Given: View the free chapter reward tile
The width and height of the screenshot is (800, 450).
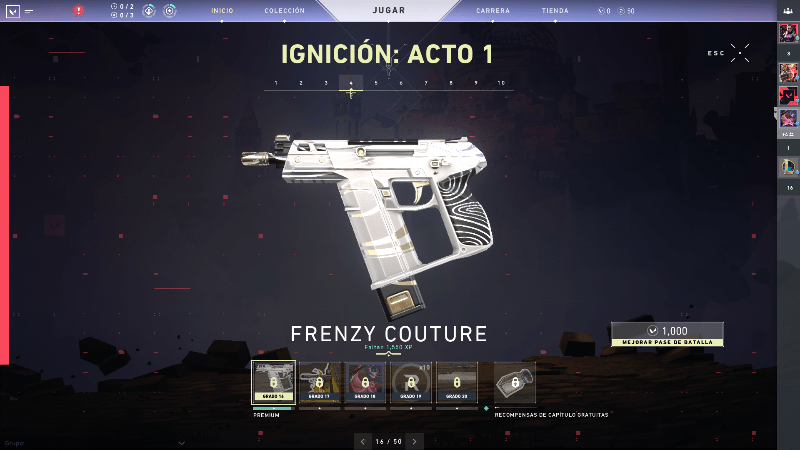Looking at the screenshot, I should point(515,382).
